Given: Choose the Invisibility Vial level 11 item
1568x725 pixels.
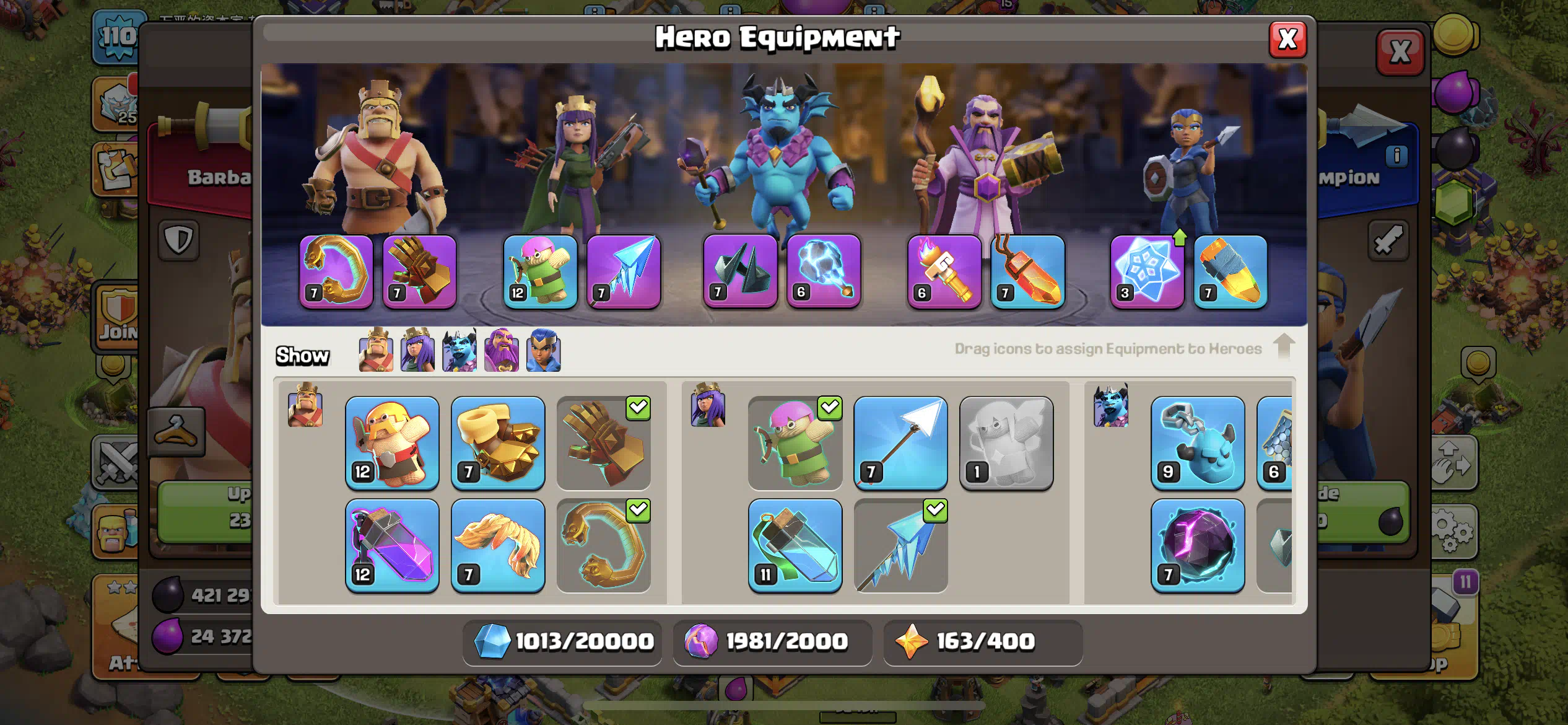Looking at the screenshot, I should (x=795, y=545).
